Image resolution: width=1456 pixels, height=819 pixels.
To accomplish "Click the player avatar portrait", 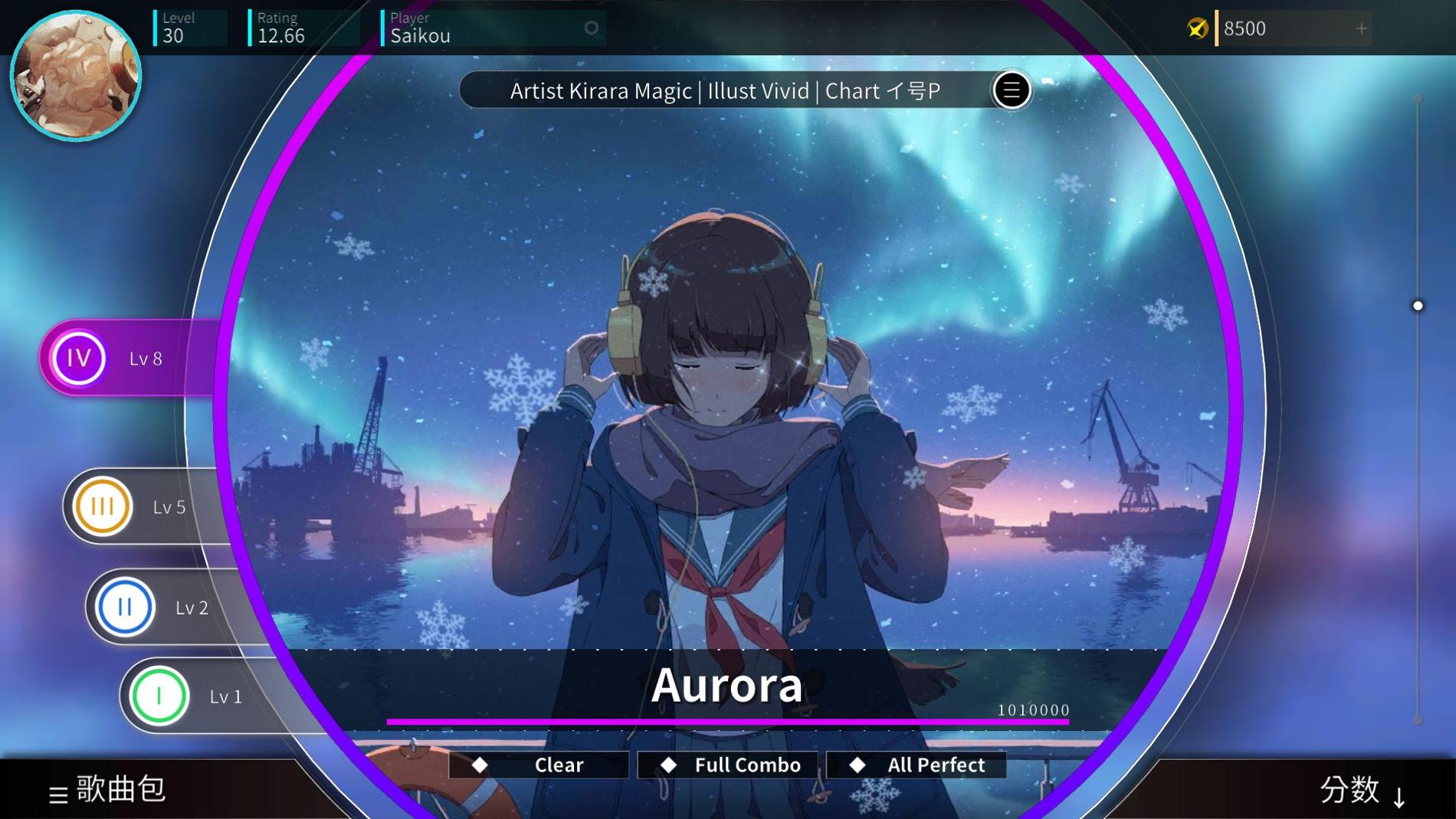I will pyautogui.click(x=76, y=74).
